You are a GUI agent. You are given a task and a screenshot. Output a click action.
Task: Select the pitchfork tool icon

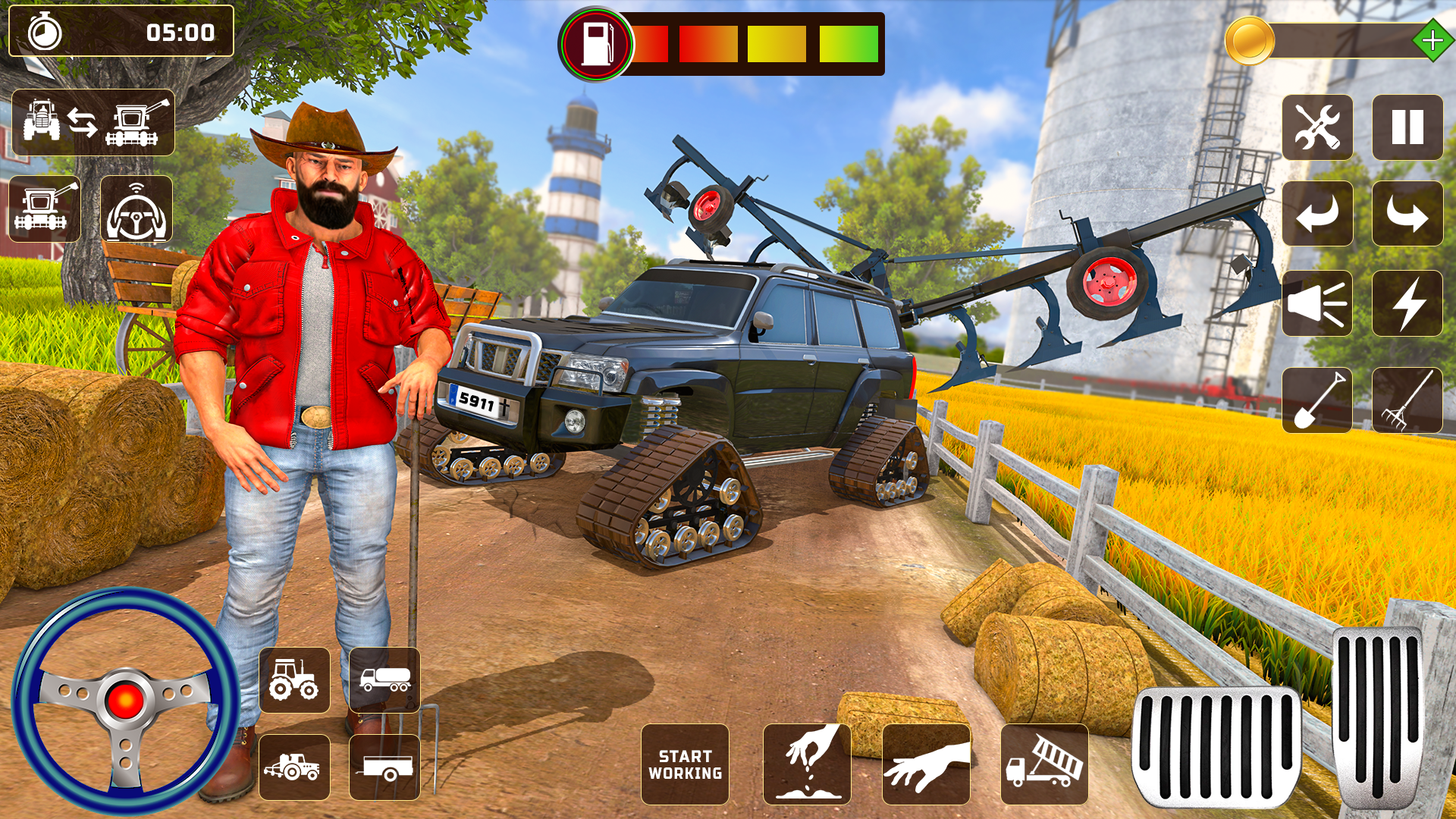click(1408, 400)
